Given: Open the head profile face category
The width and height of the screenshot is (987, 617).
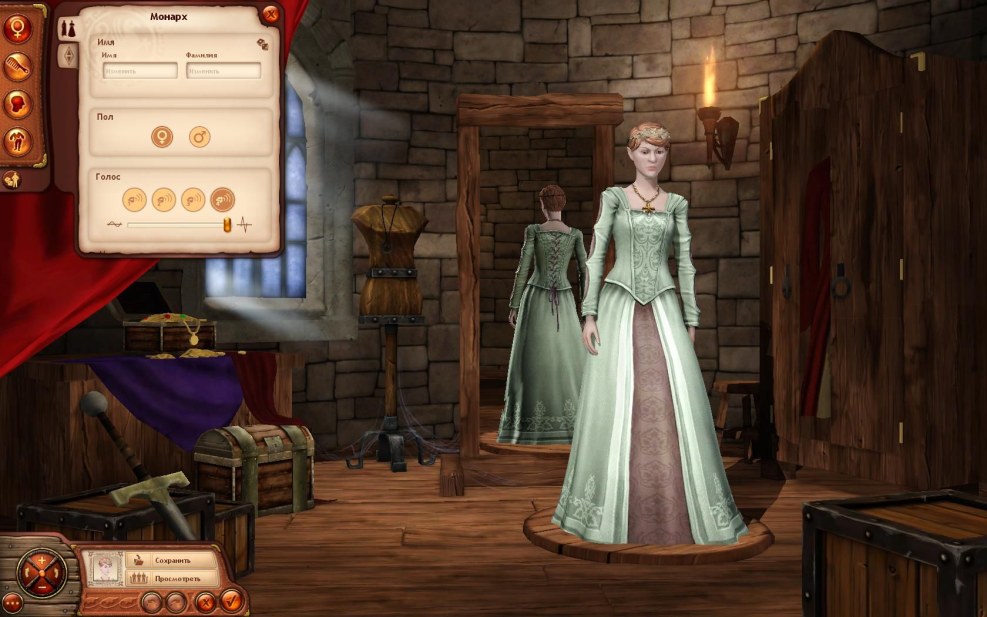Looking at the screenshot, I should tap(17, 104).
